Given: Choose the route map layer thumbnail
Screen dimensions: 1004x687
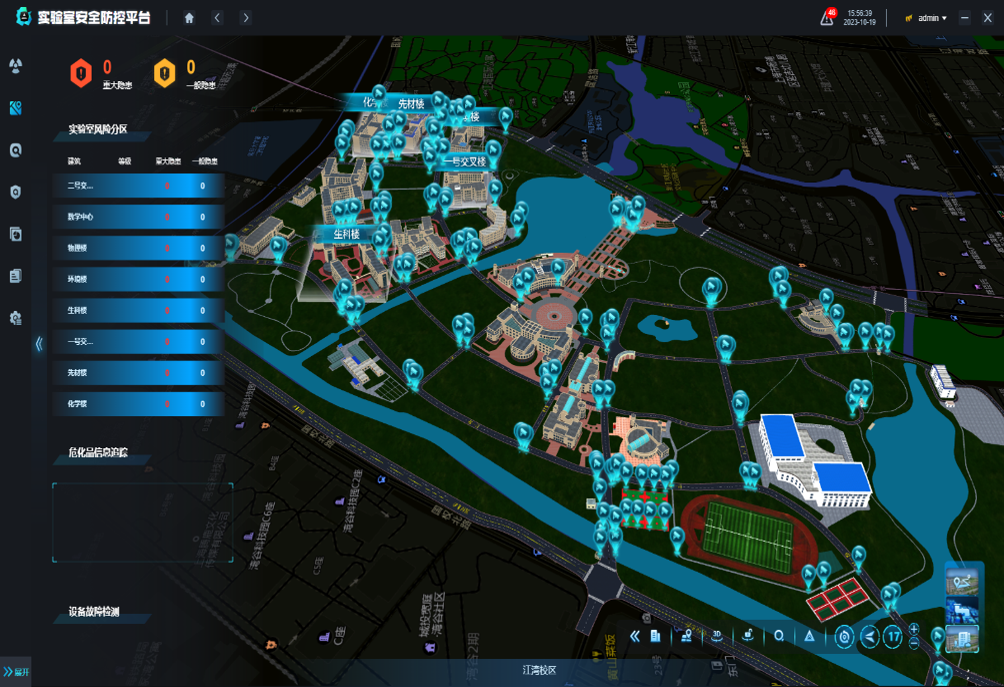Looking at the screenshot, I should [x=962, y=582].
